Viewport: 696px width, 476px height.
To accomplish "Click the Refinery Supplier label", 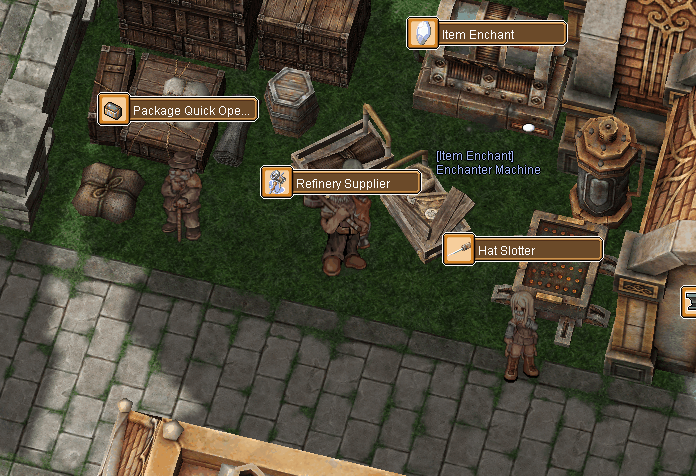I will pyautogui.click(x=341, y=183).
